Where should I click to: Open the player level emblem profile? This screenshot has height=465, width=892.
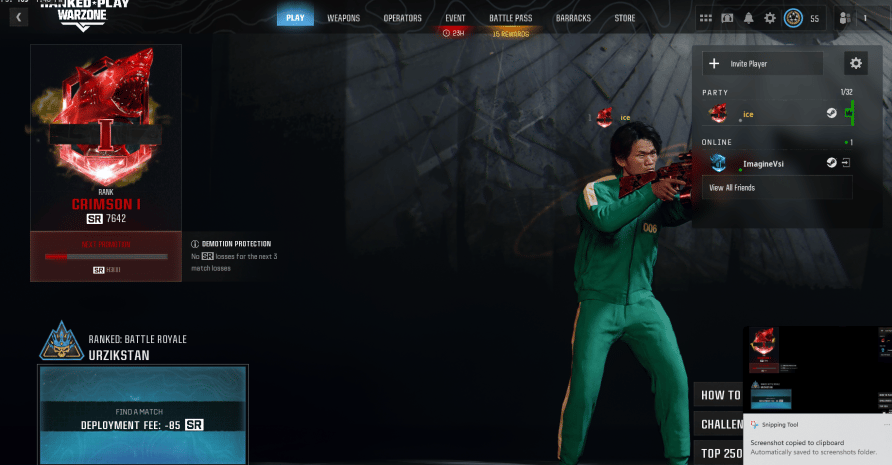pos(793,18)
